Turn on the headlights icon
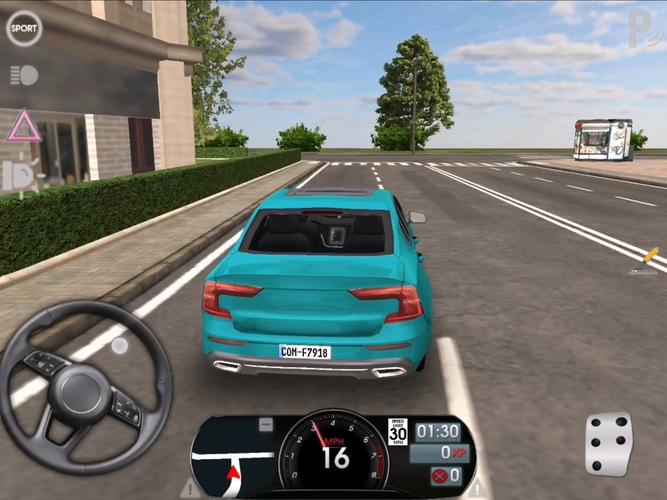 [x=24, y=75]
